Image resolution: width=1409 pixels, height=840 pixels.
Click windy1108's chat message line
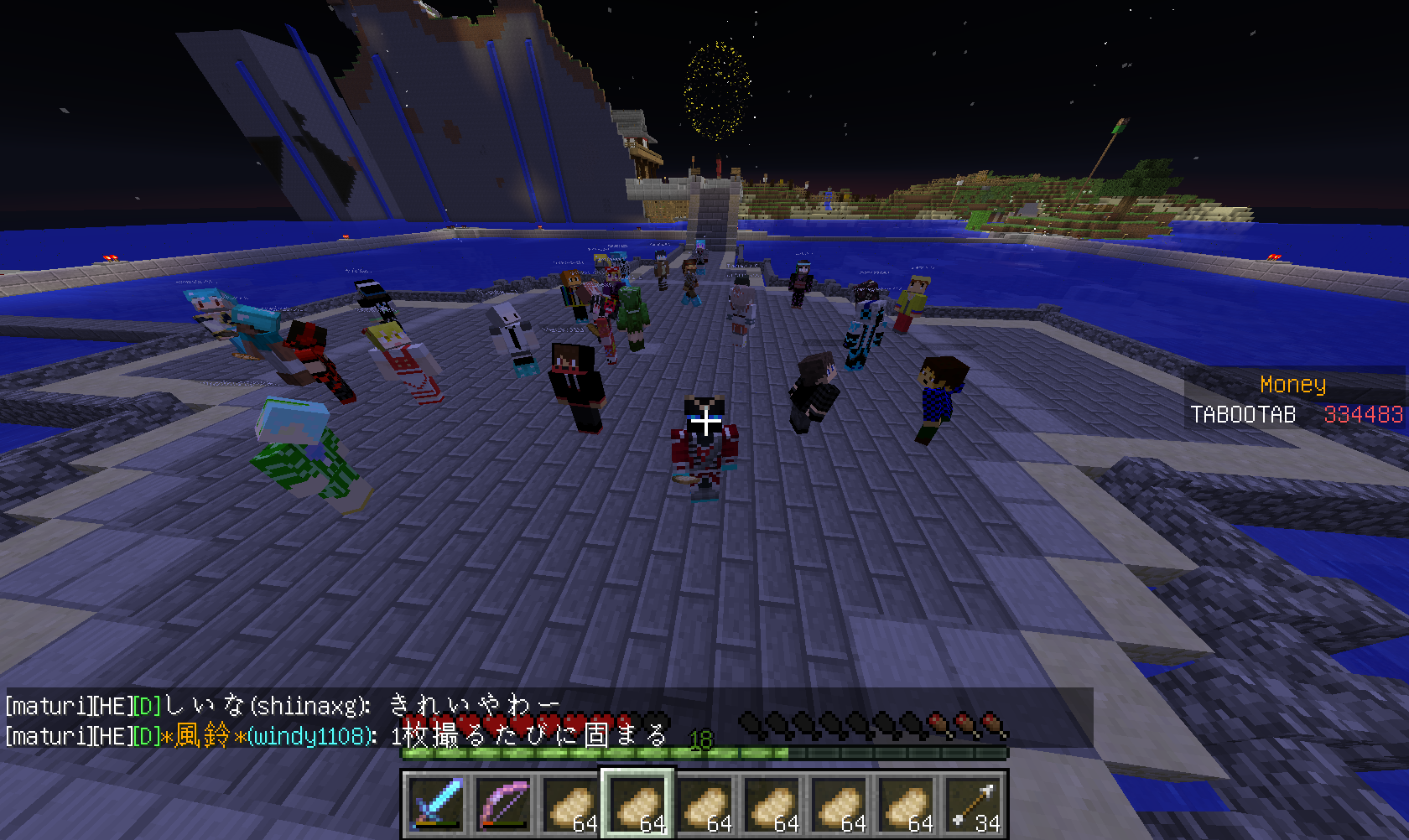[x=335, y=736]
